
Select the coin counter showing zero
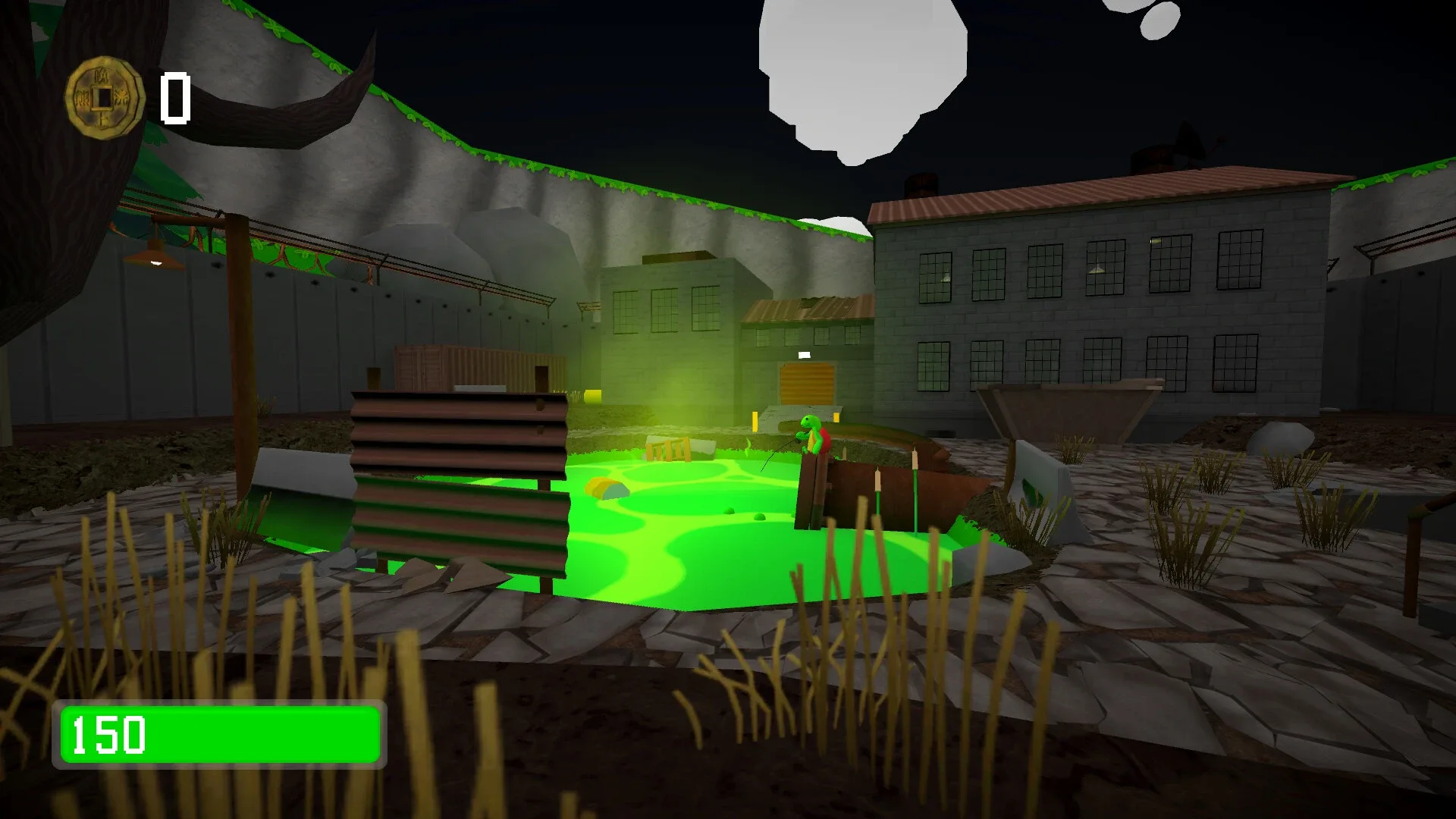coord(176,97)
